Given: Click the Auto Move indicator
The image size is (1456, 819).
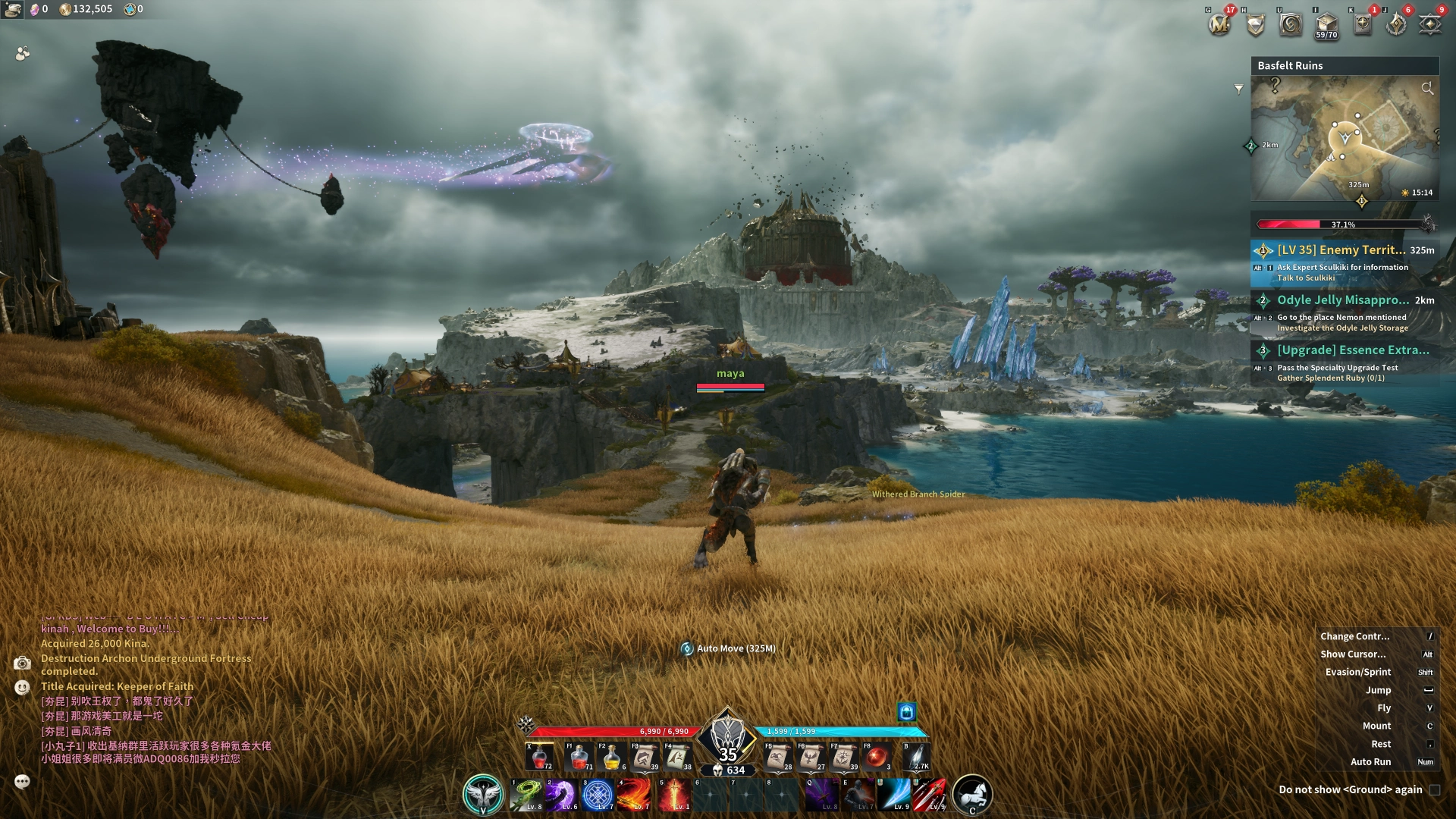Looking at the screenshot, I should tap(729, 648).
